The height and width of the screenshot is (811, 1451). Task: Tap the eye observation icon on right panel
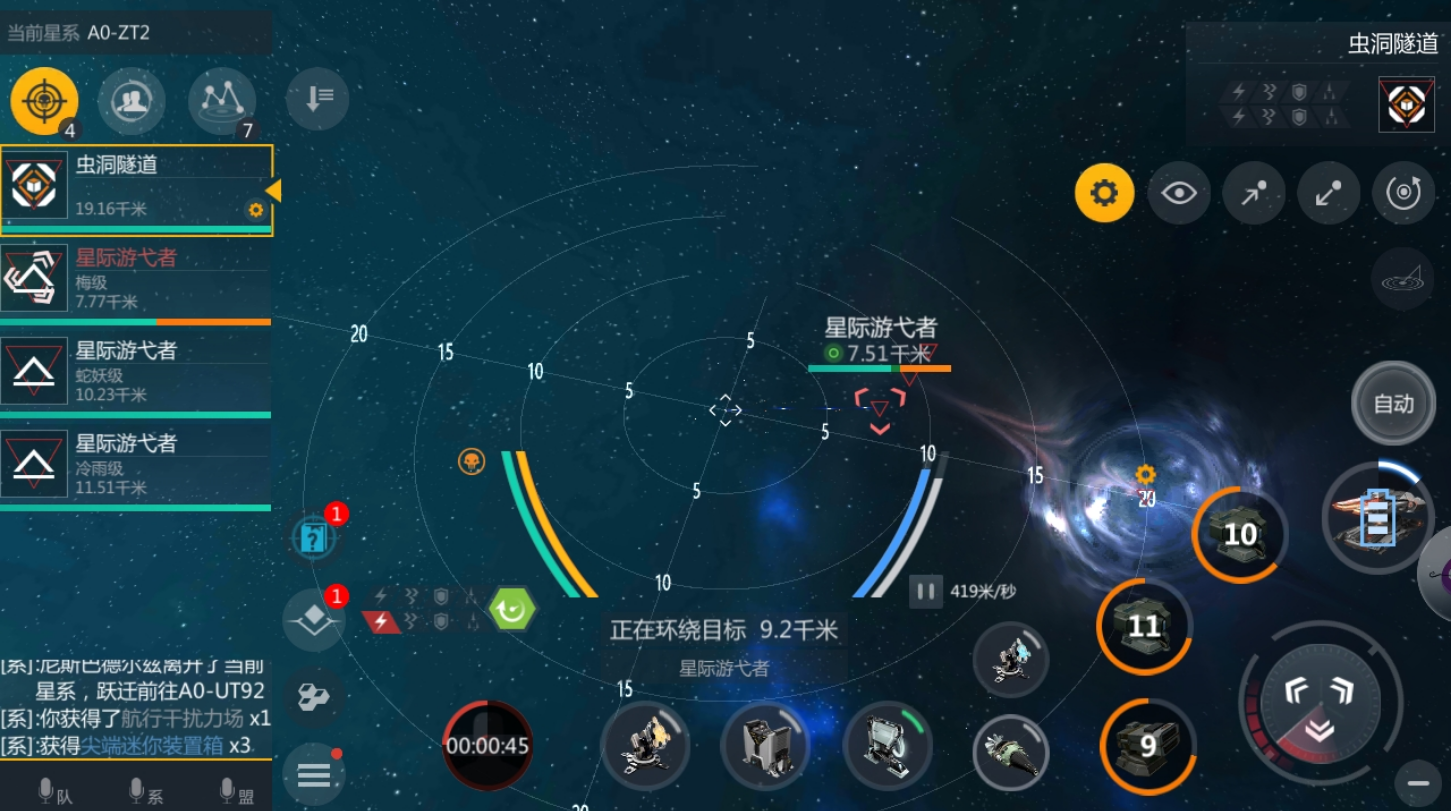coord(1179,193)
